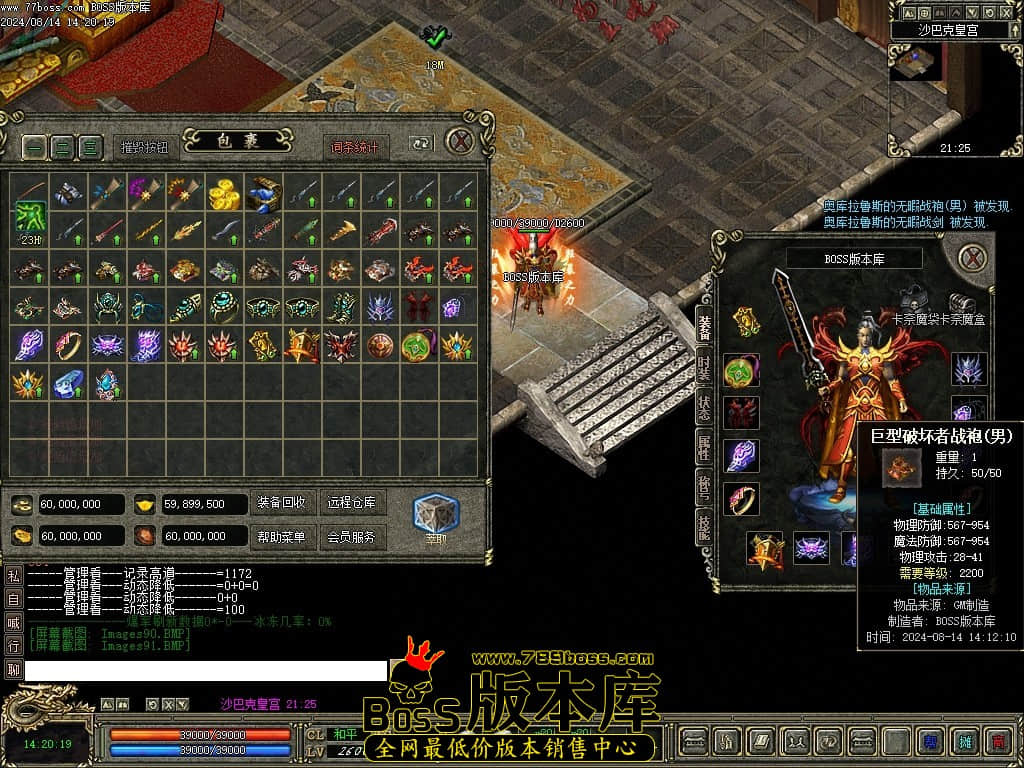The width and height of the screenshot is (1024, 768).
Task: Switch to bag page 二
Action: pos(63,147)
